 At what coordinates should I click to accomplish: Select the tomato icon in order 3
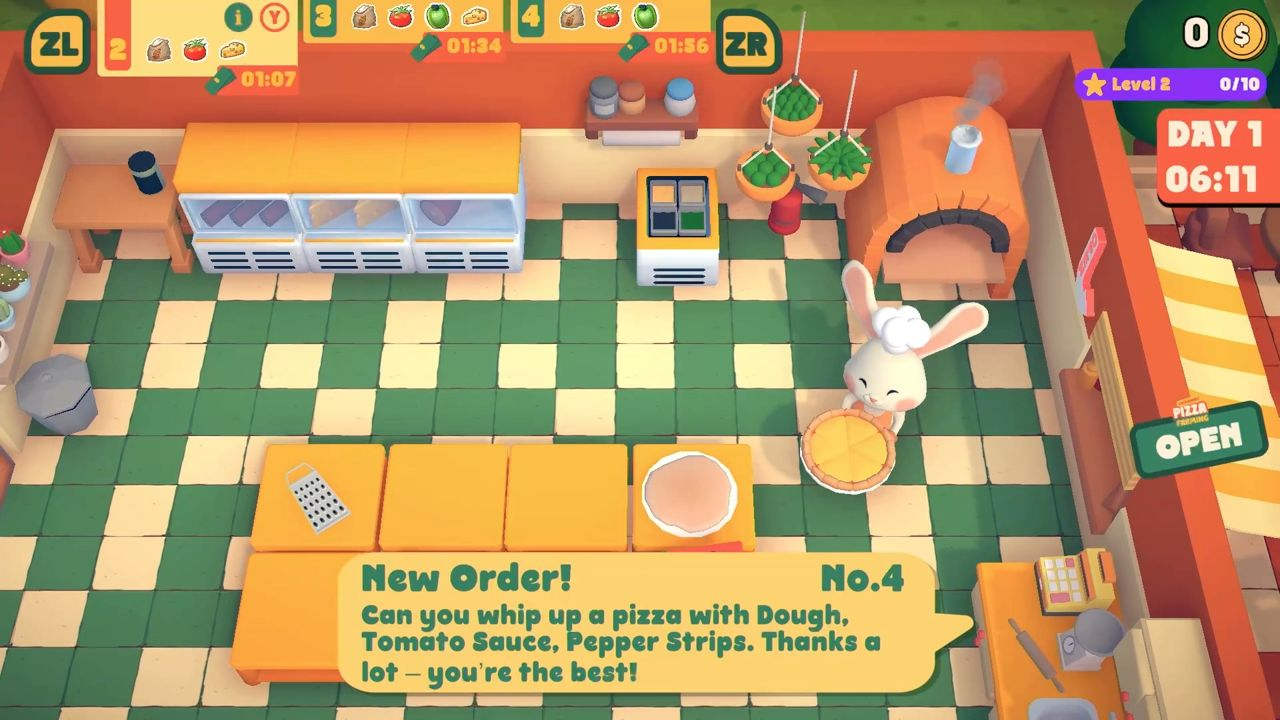tap(400, 17)
